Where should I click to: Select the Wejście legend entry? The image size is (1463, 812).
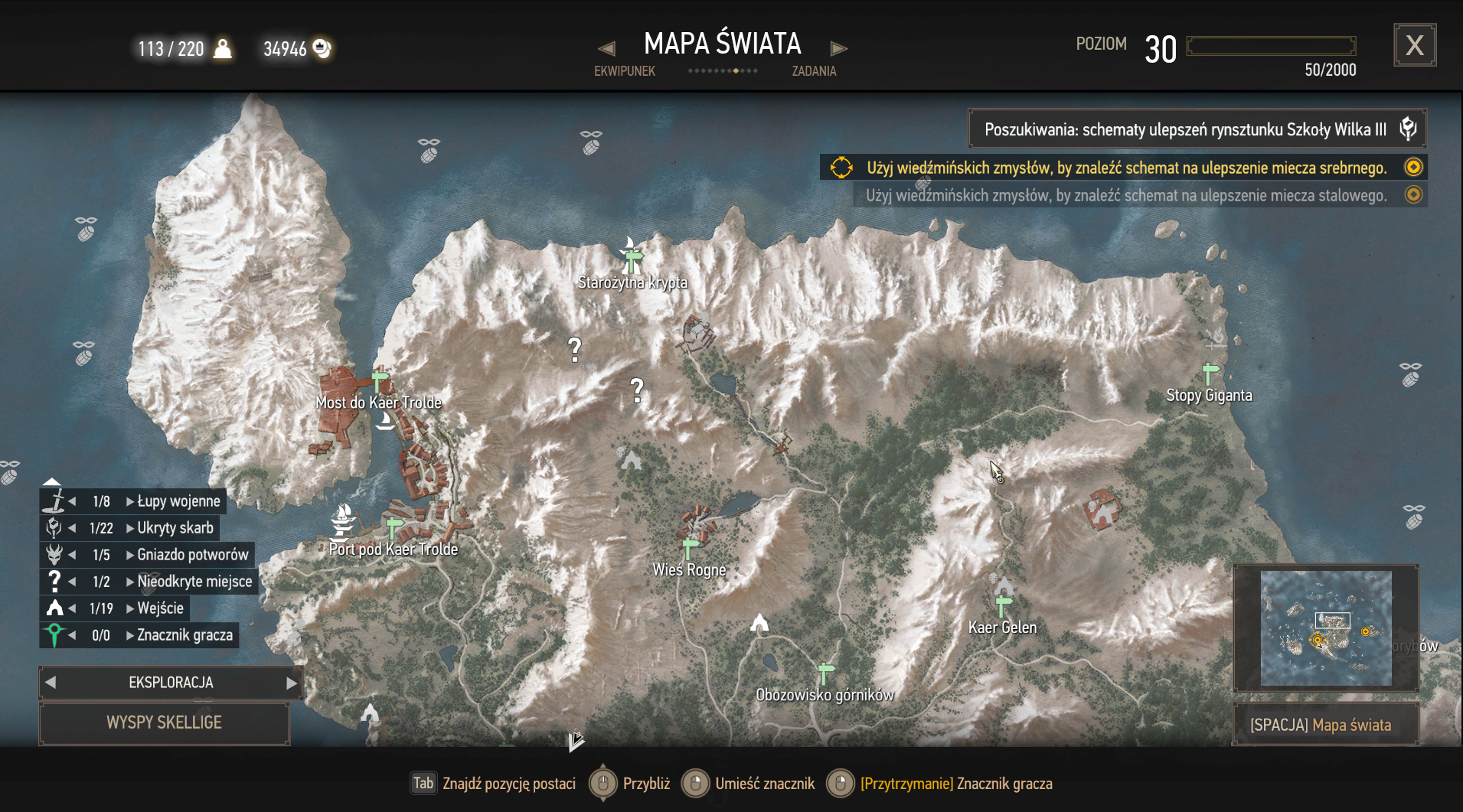point(160,608)
